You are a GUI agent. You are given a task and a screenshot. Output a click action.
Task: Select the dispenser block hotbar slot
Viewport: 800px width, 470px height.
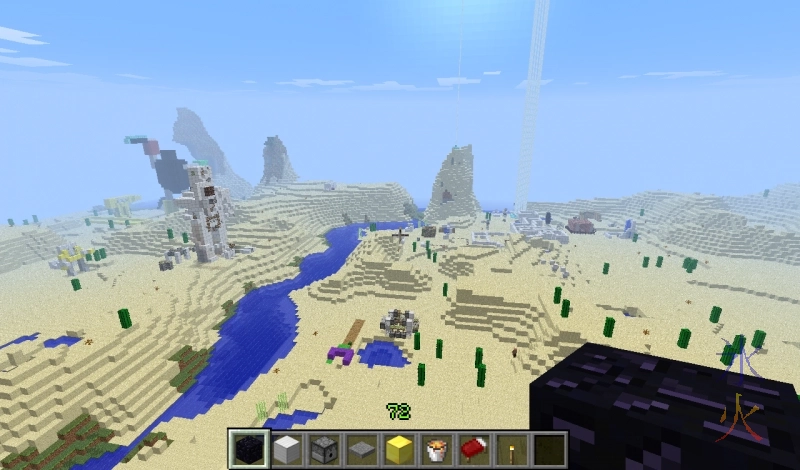click(x=323, y=449)
